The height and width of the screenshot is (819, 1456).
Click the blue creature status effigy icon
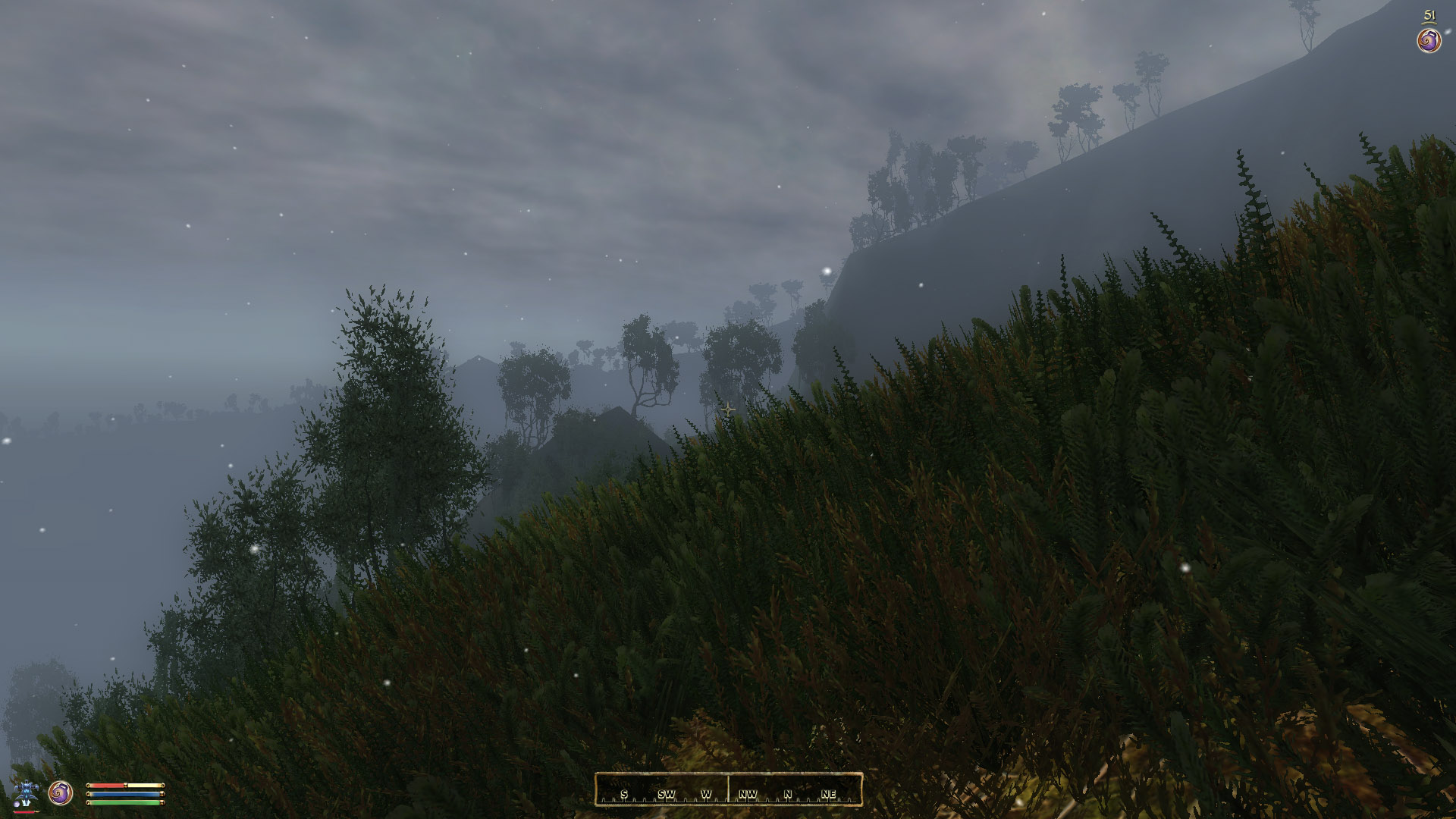[x=27, y=791]
